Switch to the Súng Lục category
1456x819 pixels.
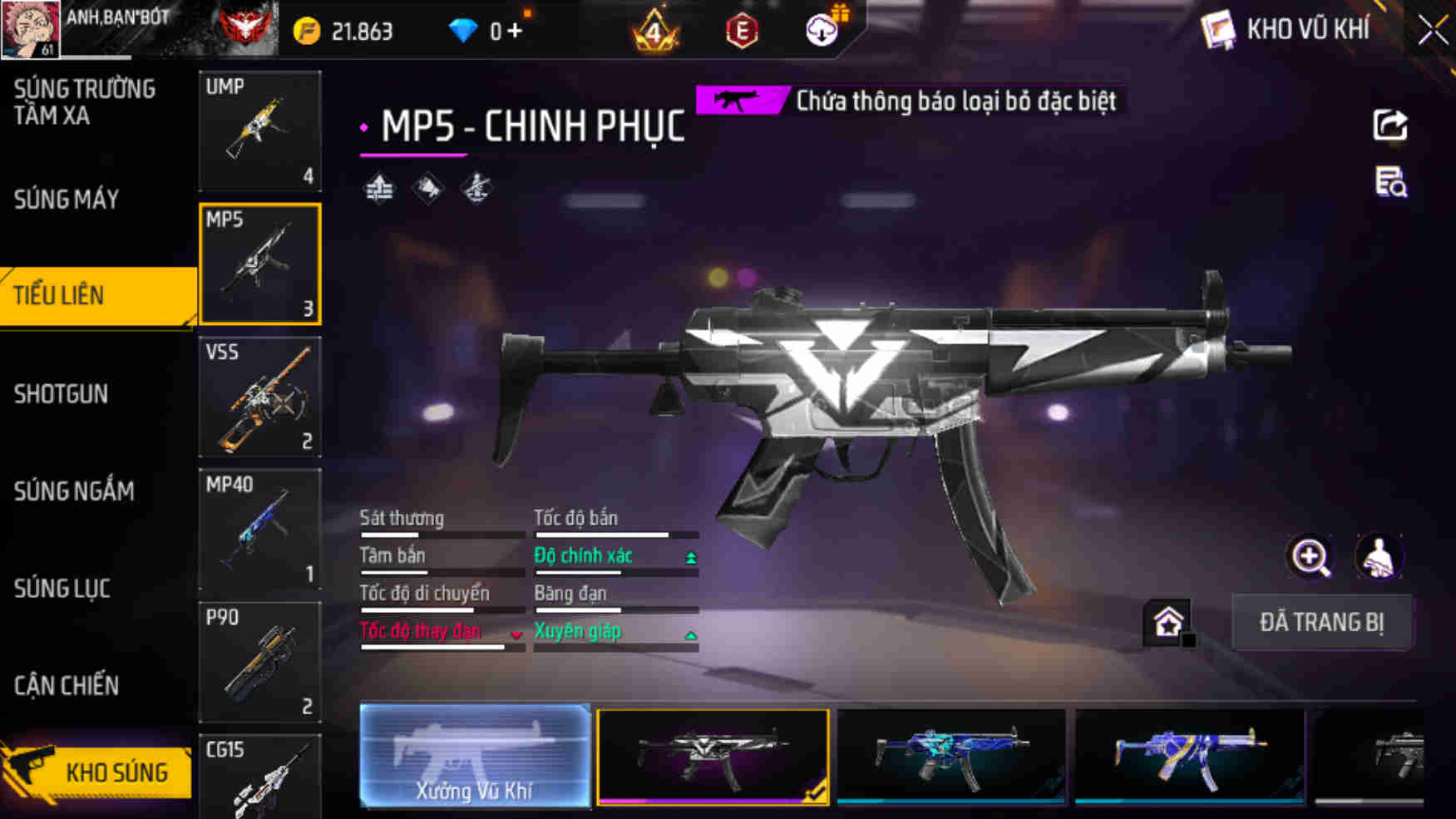(x=62, y=589)
